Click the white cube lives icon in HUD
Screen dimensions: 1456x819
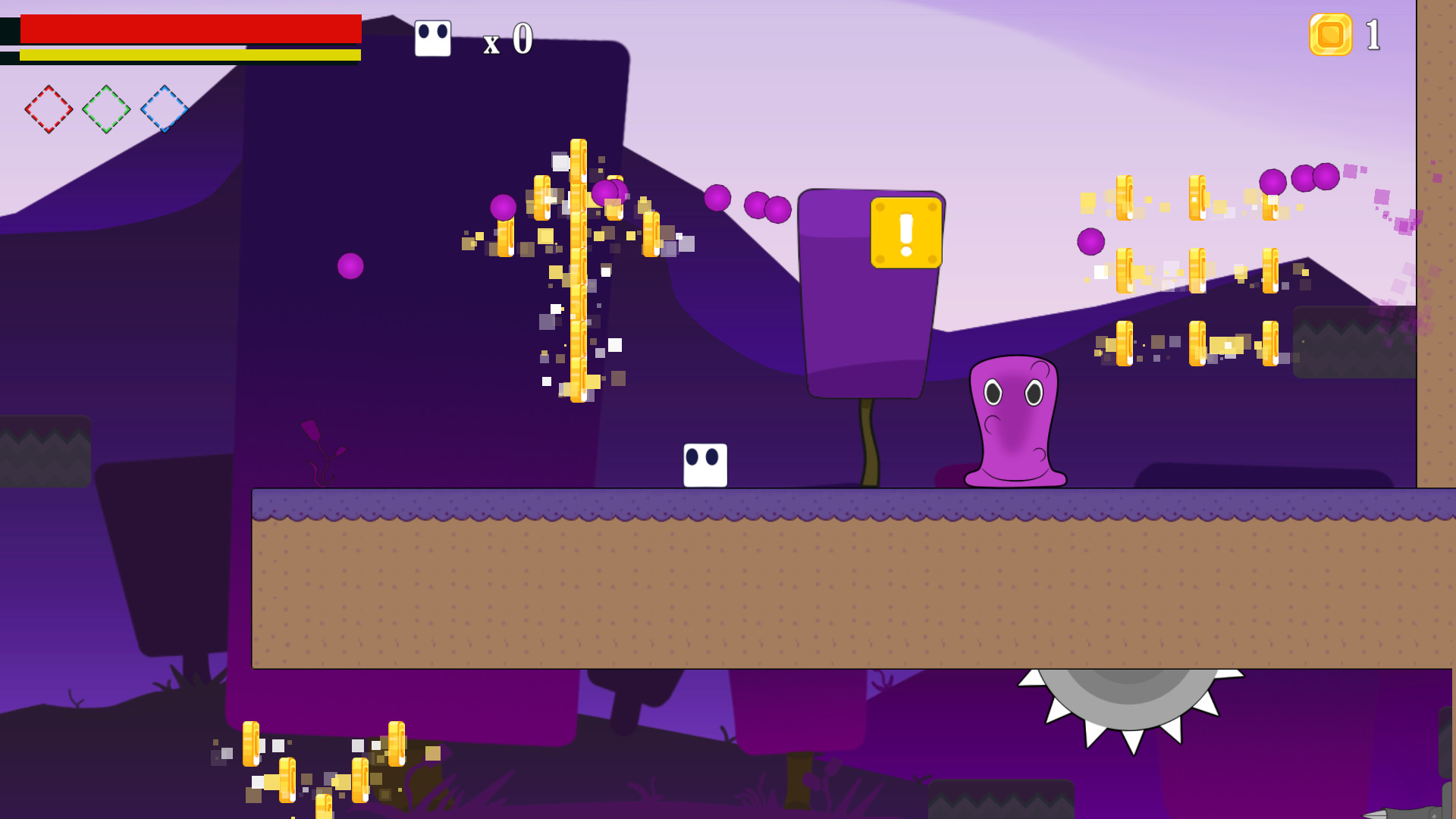click(432, 37)
